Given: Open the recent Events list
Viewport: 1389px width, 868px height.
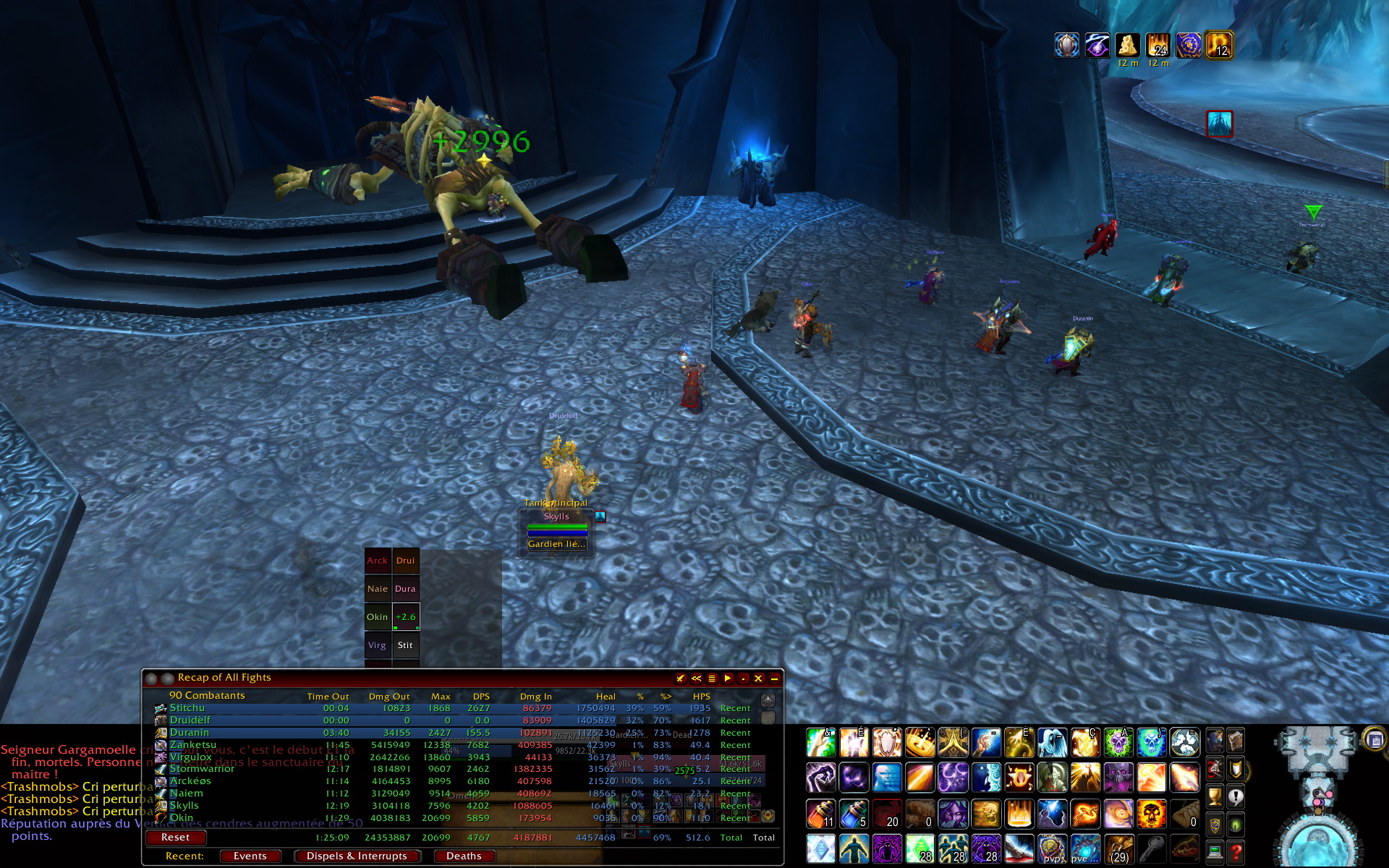Looking at the screenshot, I should (250, 856).
